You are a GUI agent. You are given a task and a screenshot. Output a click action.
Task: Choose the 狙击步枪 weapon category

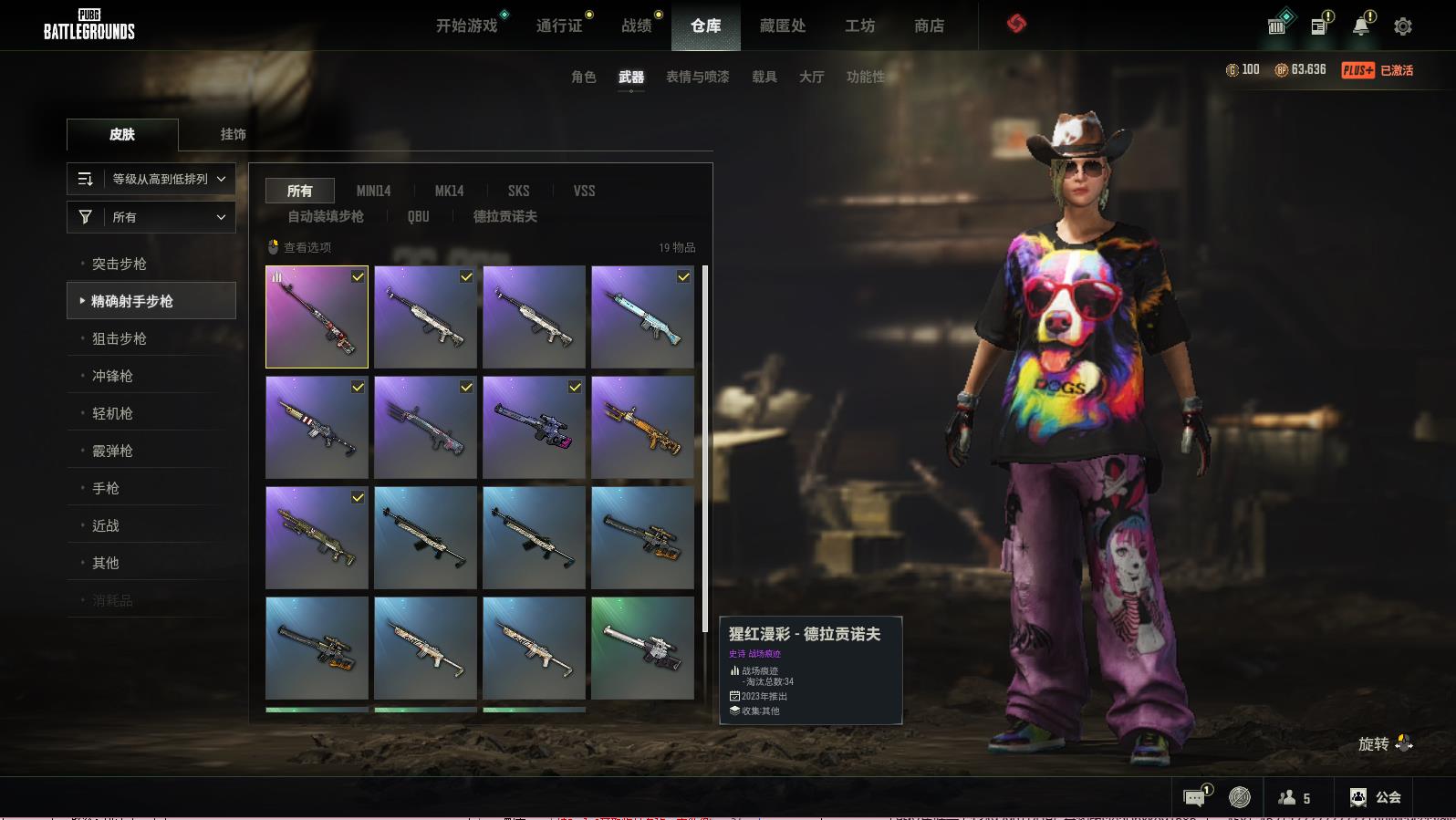pyautogui.click(x=120, y=338)
